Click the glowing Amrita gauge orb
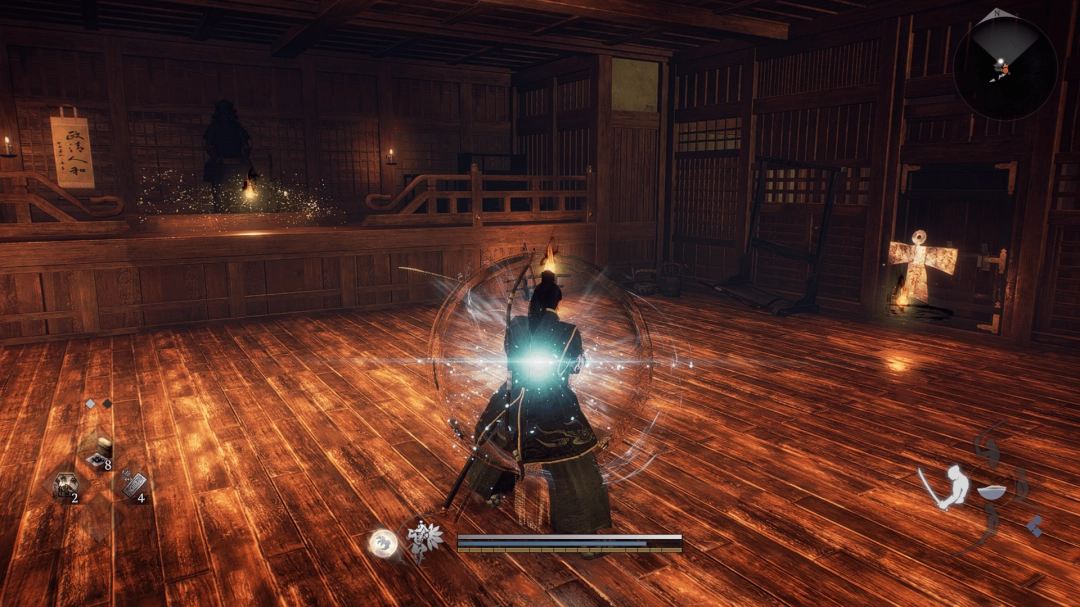The image size is (1080, 607). (382, 543)
